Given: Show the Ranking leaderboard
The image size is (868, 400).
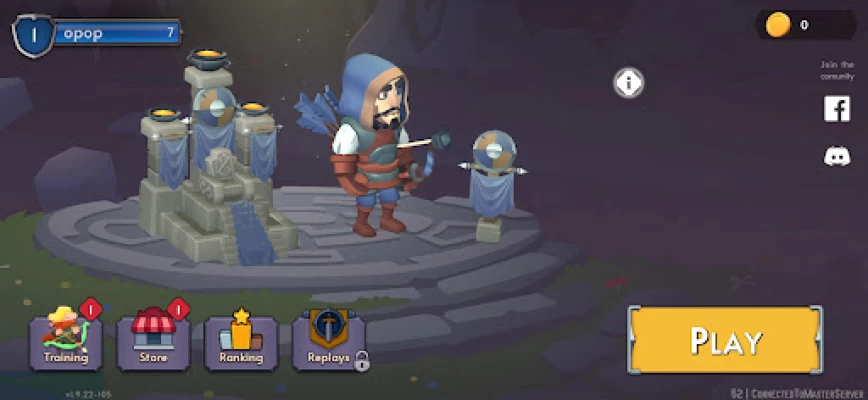Looking at the screenshot, I should 240,341.
